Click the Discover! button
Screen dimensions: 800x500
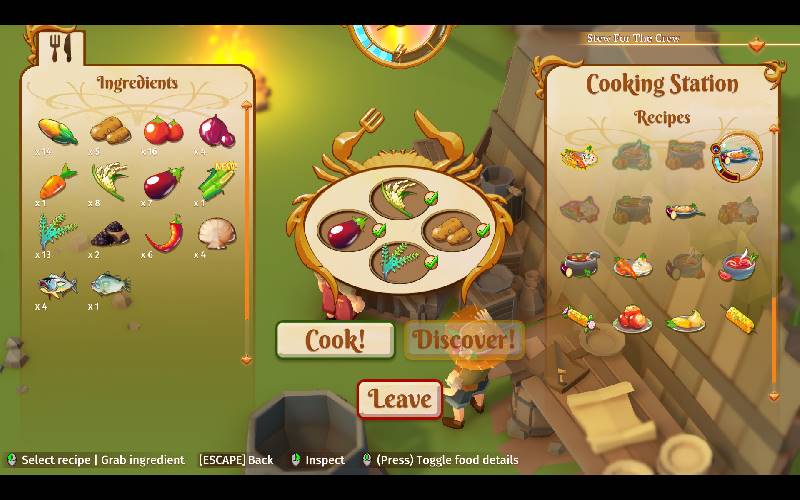[464, 340]
